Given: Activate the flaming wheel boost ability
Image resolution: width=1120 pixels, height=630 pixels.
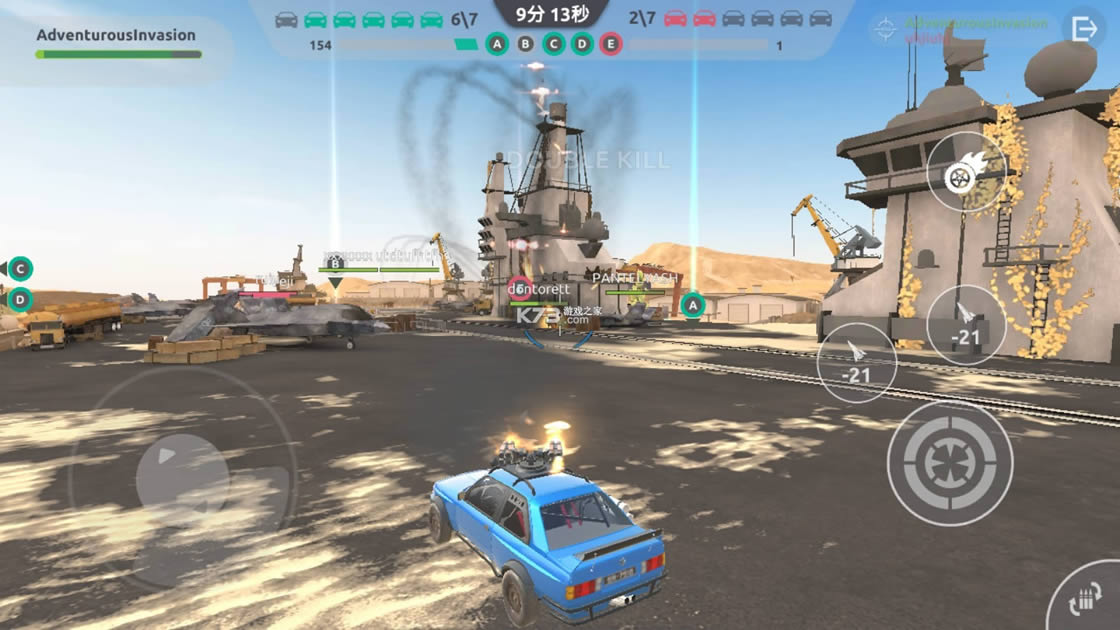Looking at the screenshot, I should click(x=966, y=172).
